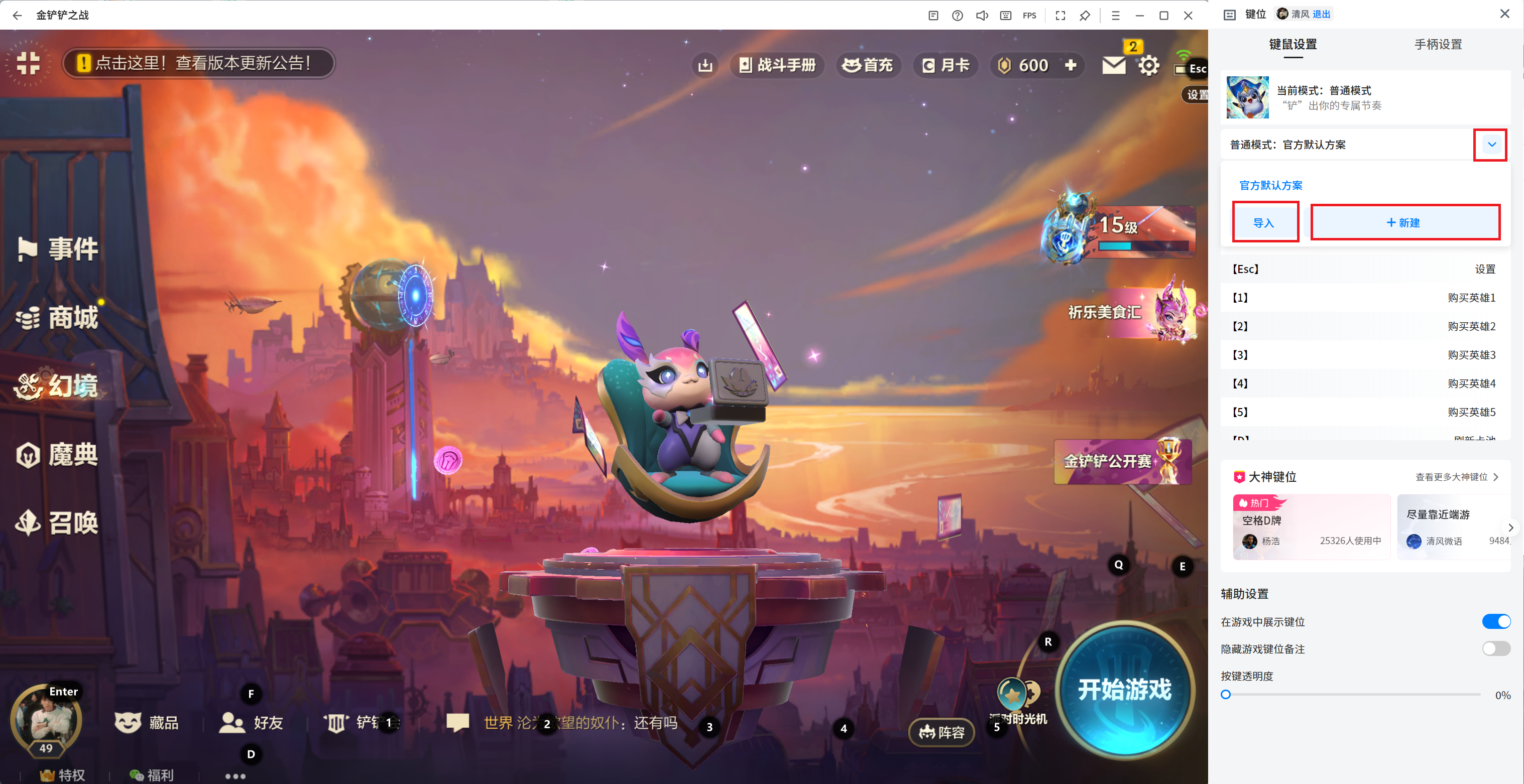
Task: Open the 月卡 monthly card
Action: coord(946,65)
